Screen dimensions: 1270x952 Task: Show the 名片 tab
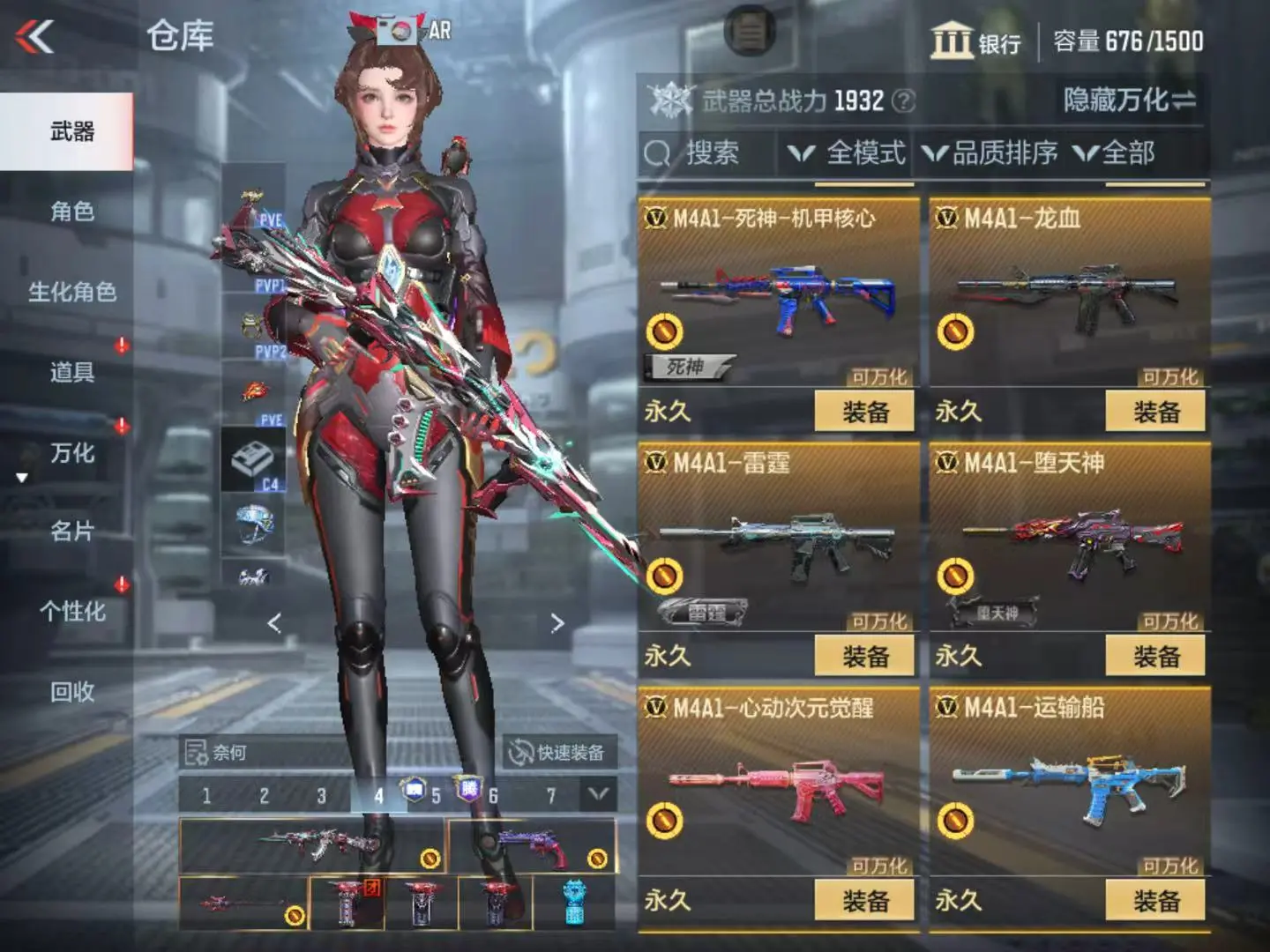(x=71, y=532)
